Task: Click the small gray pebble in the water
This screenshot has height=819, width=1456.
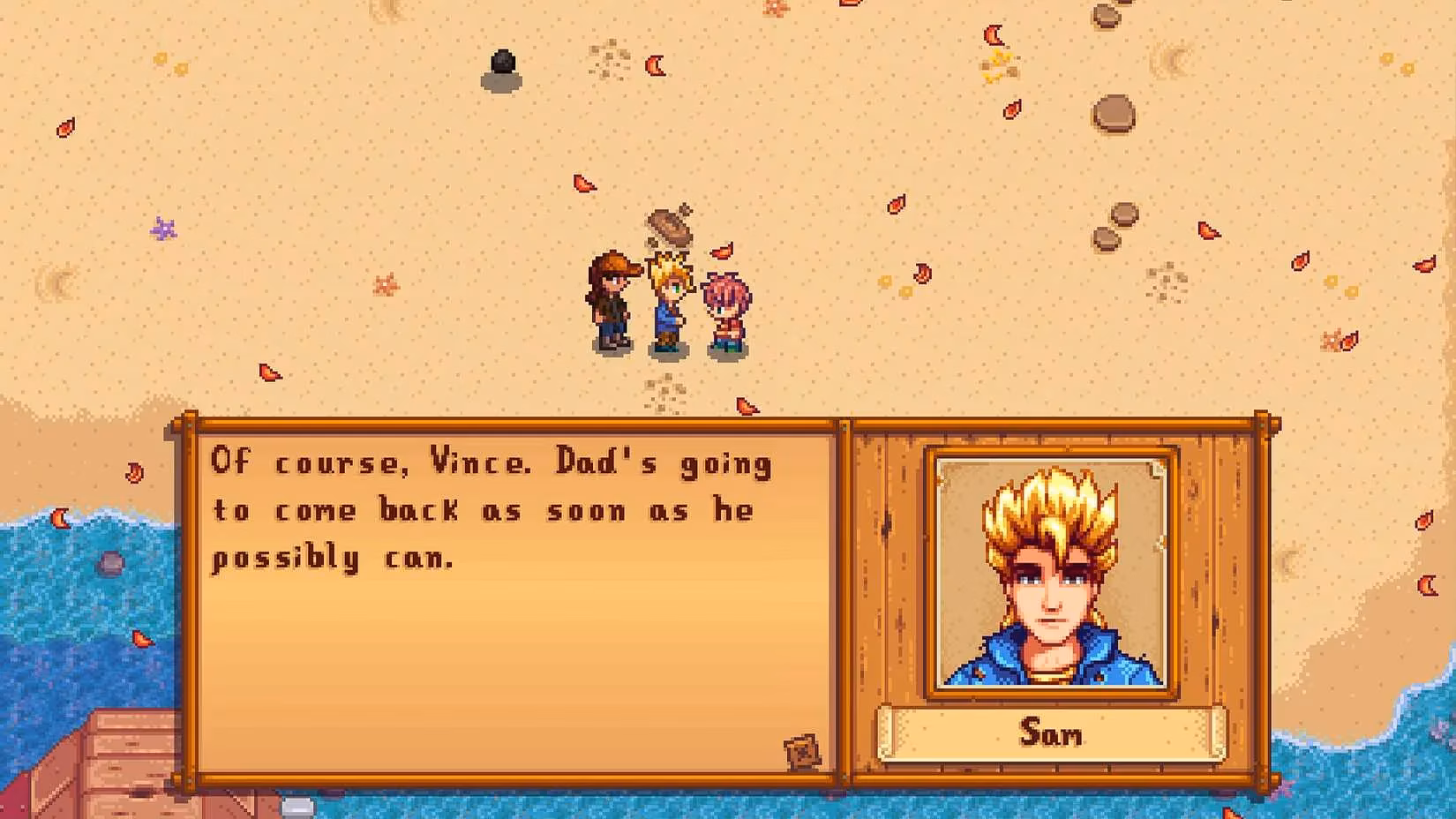Action: pos(111,562)
